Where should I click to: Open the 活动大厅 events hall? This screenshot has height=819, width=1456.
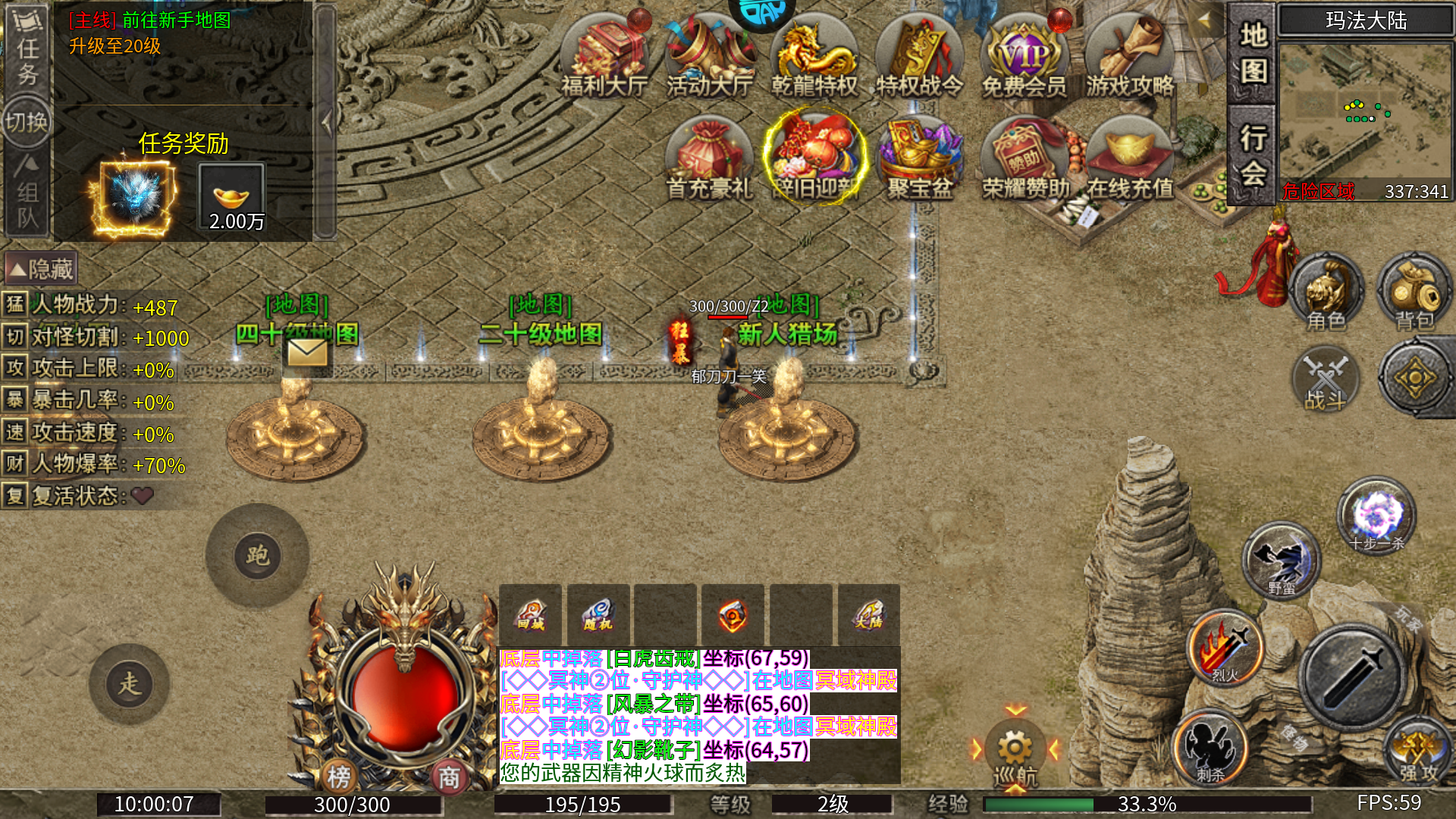pos(710,57)
